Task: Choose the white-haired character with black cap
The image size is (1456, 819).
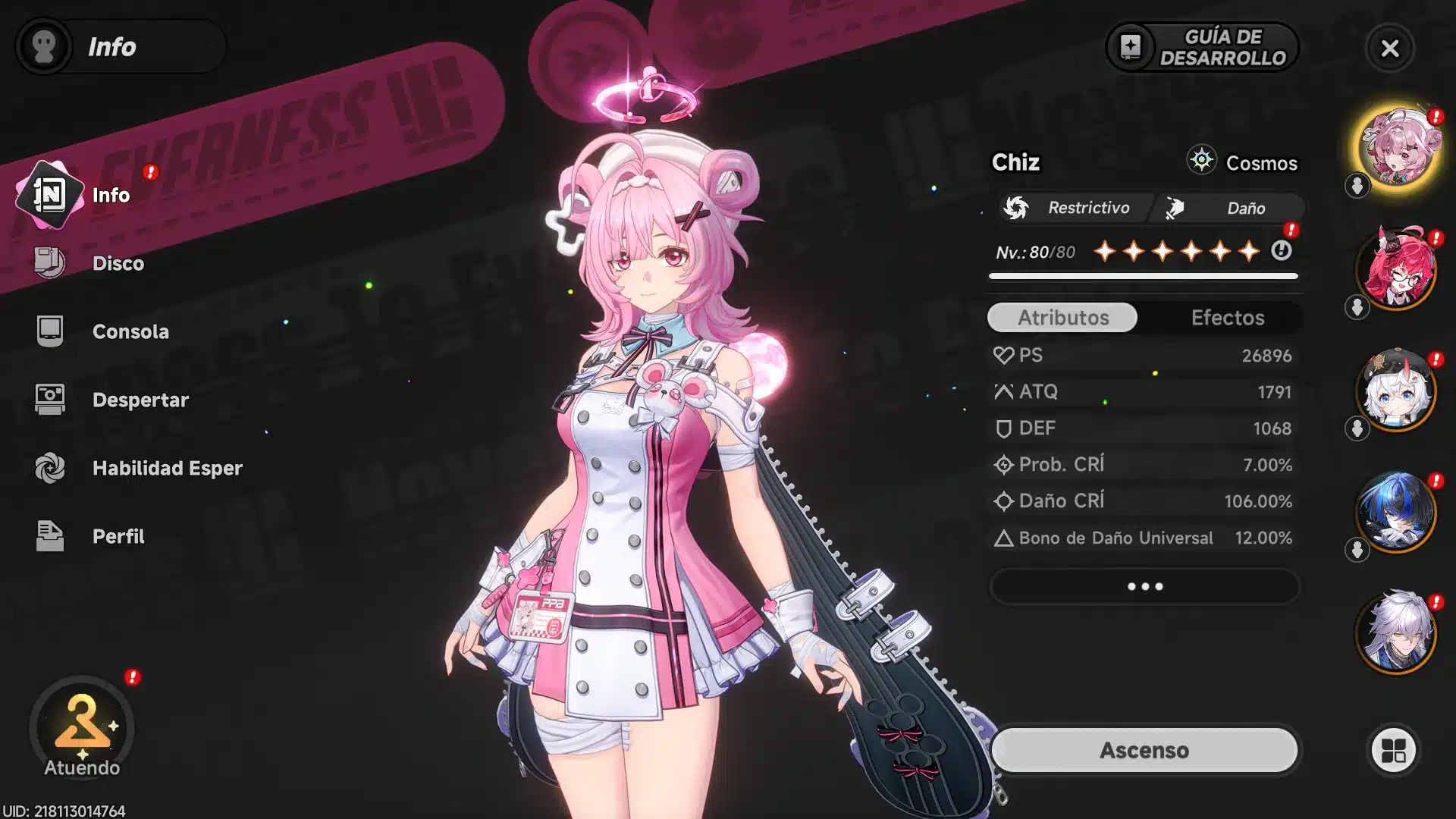Action: 1397,390
